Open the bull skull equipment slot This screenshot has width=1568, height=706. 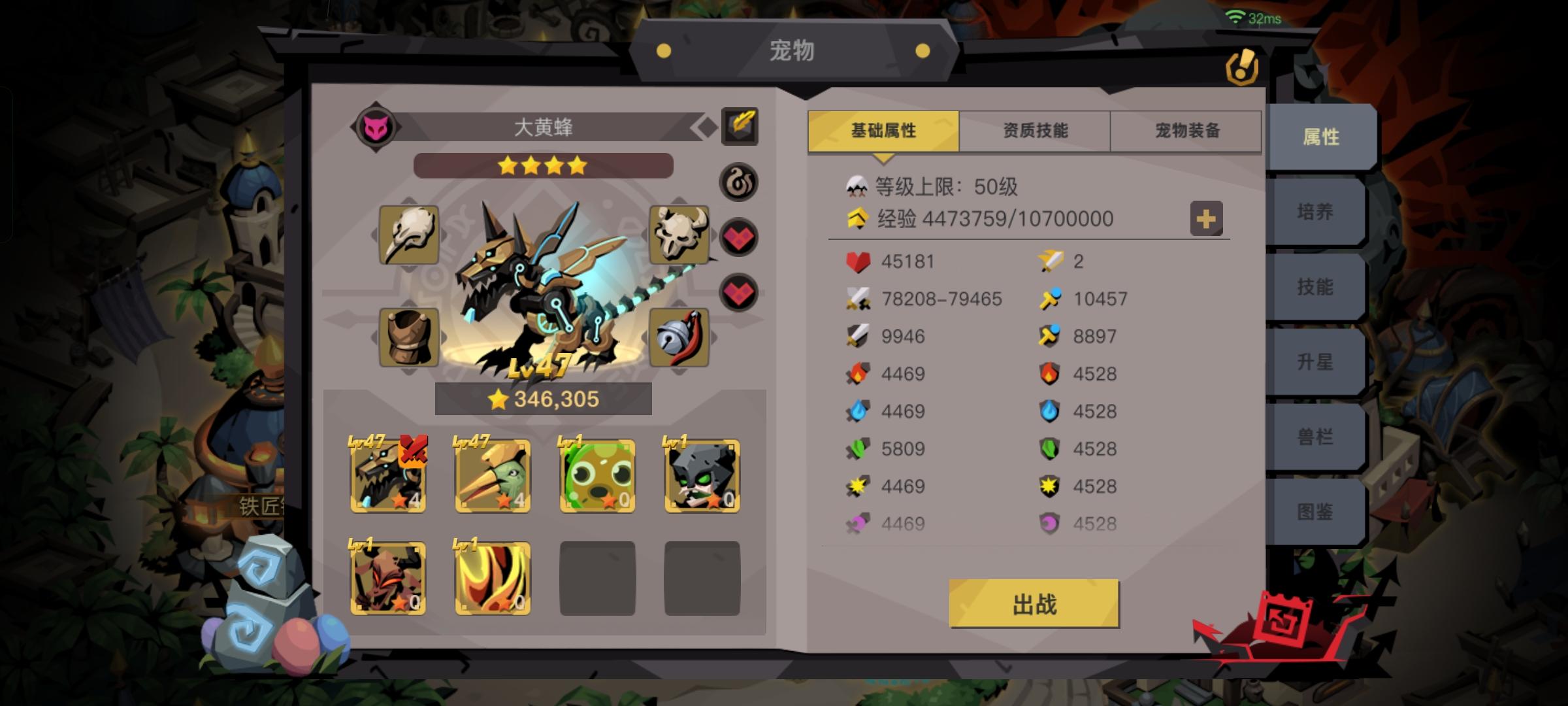pyautogui.click(x=680, y=235)
